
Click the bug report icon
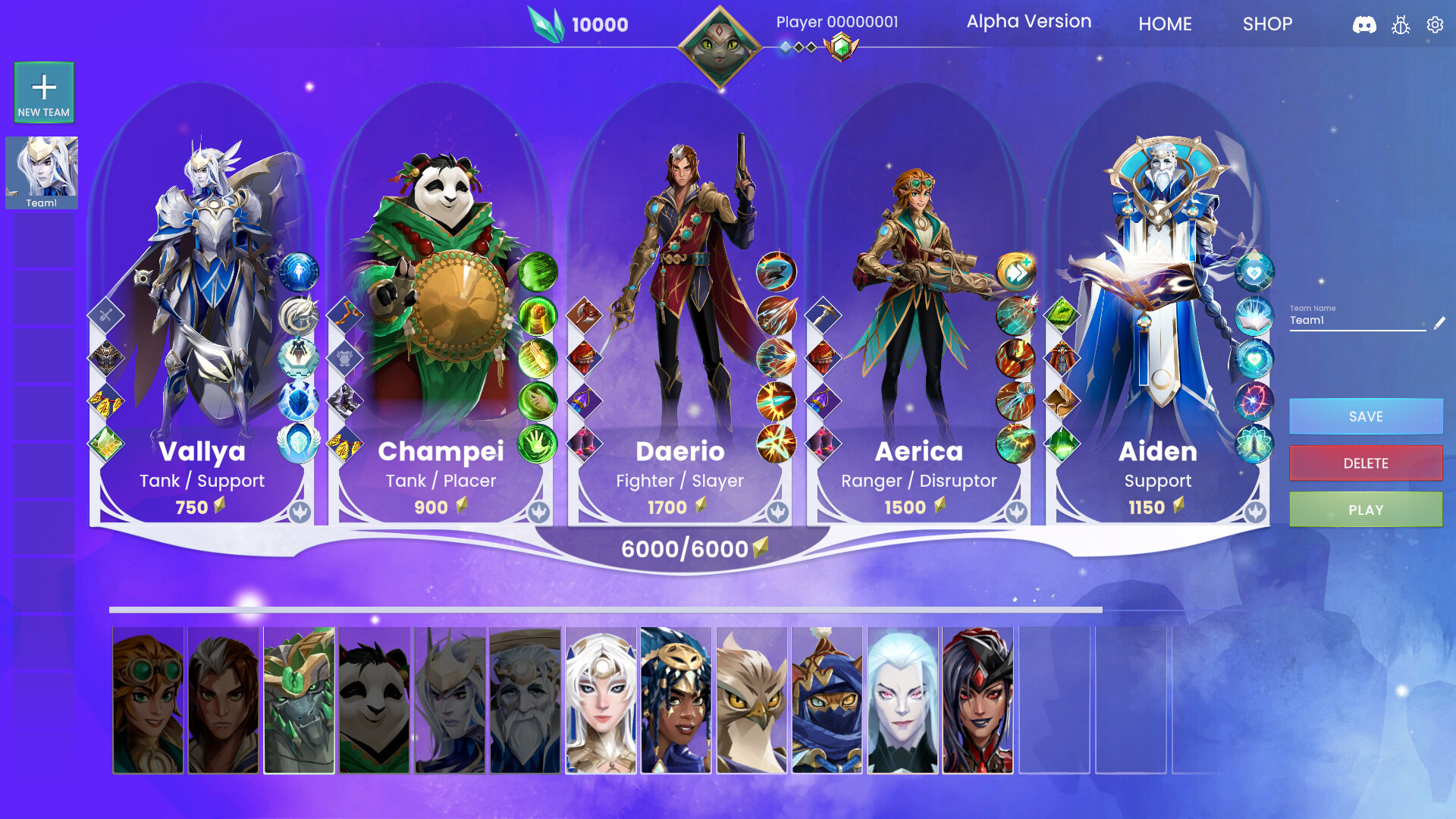[x=1401, y=24]
